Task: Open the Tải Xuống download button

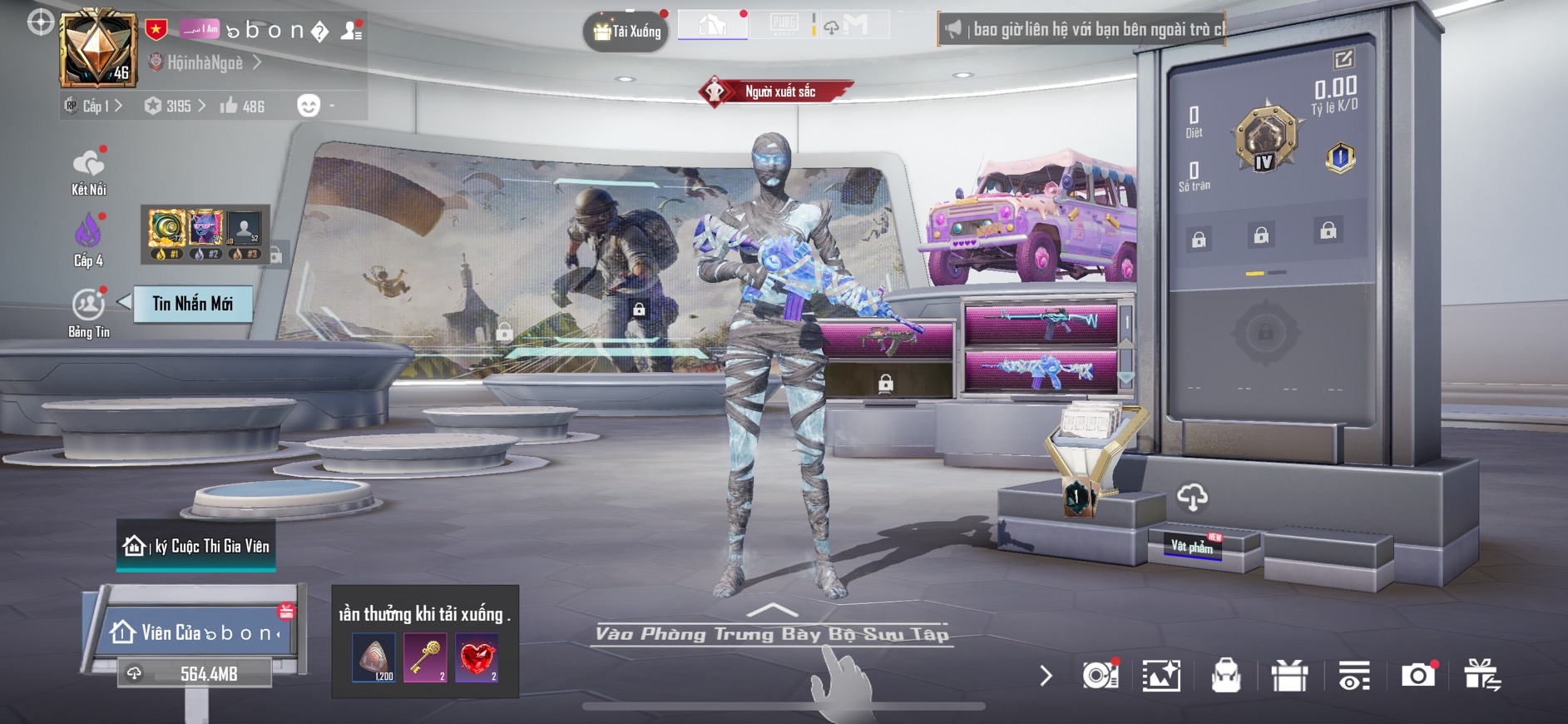Action: tap(626, 32)
